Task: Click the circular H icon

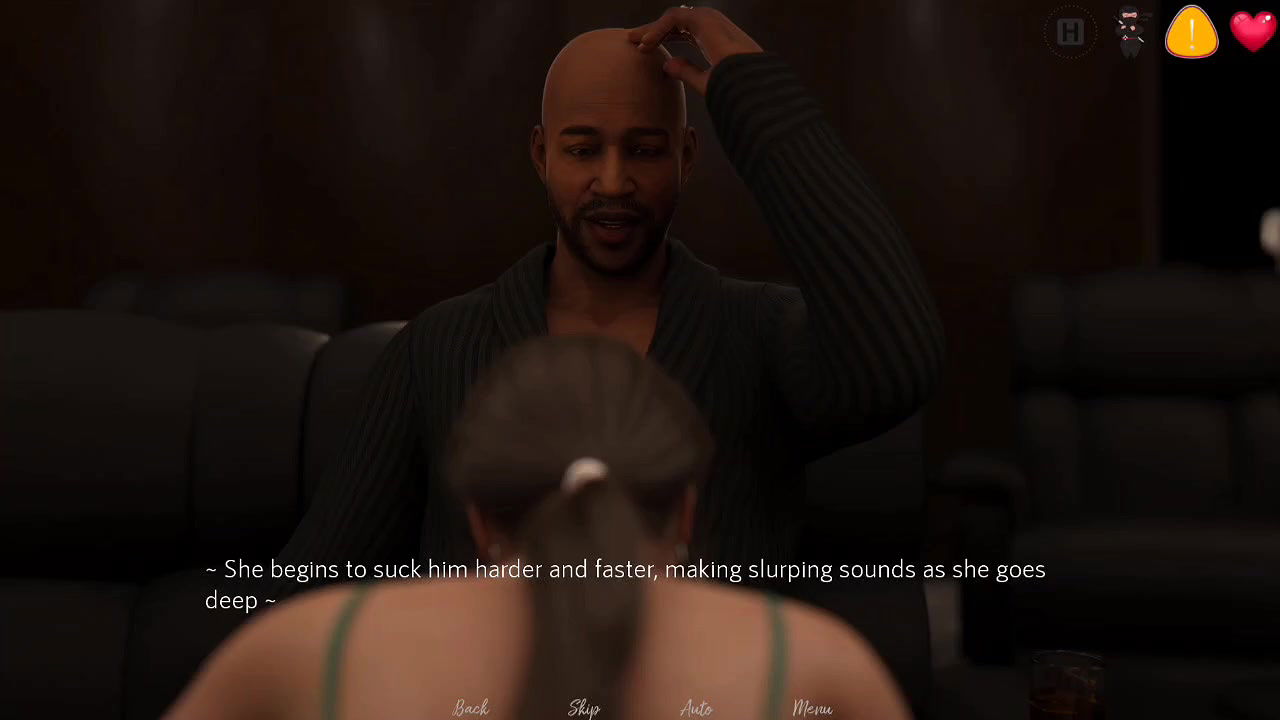Action: click(1070, 33)
